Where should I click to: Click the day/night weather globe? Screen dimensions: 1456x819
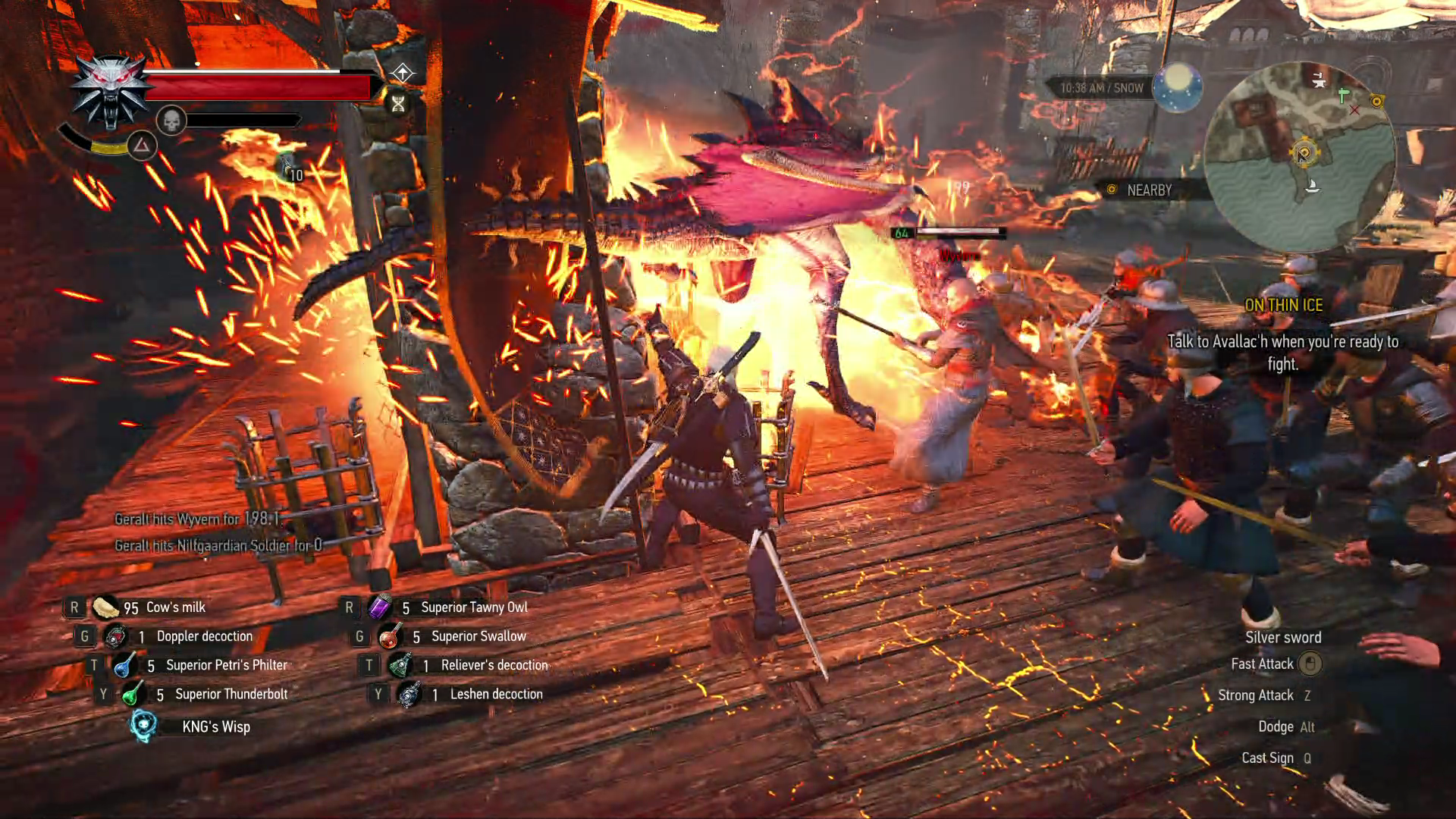[1177, 86]
